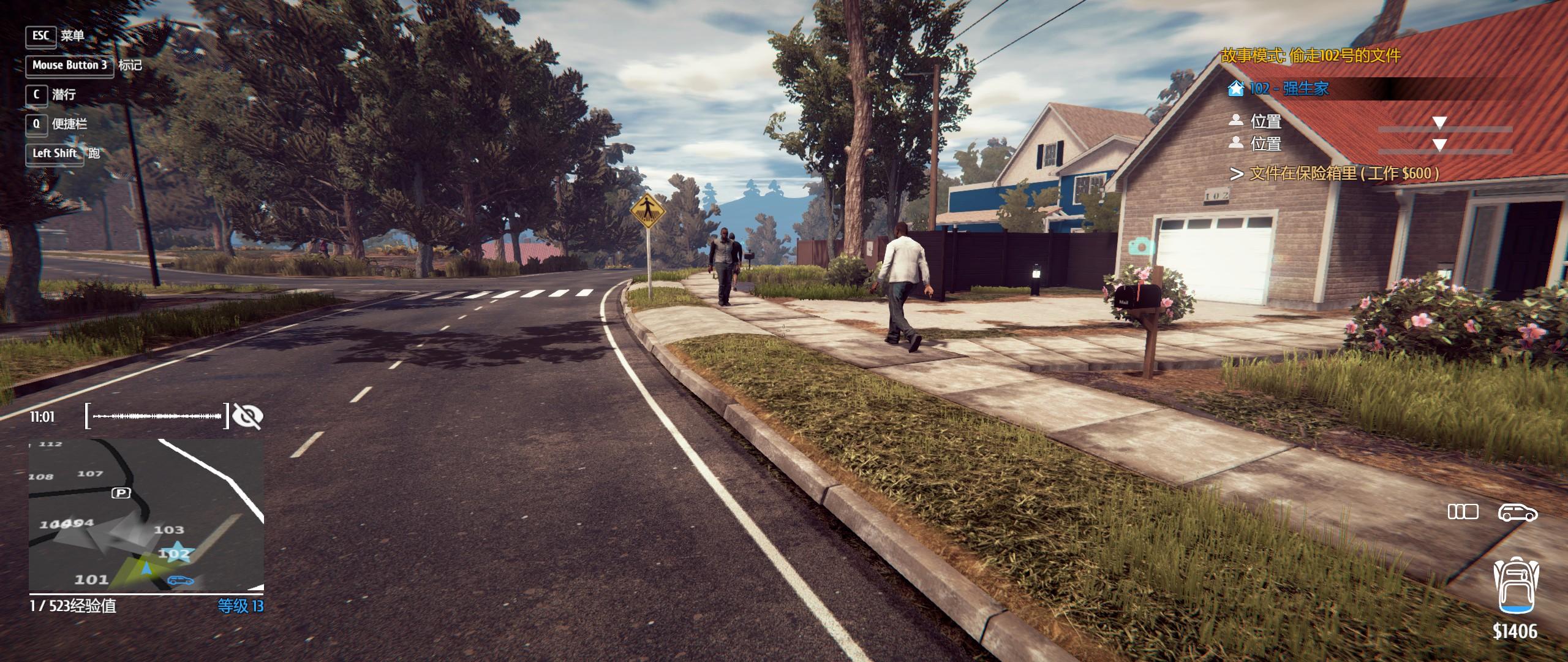The height and width of the screenshot is (662, 1568).
Task: Open the backpack inventory icon
Action: (1515, 585)
